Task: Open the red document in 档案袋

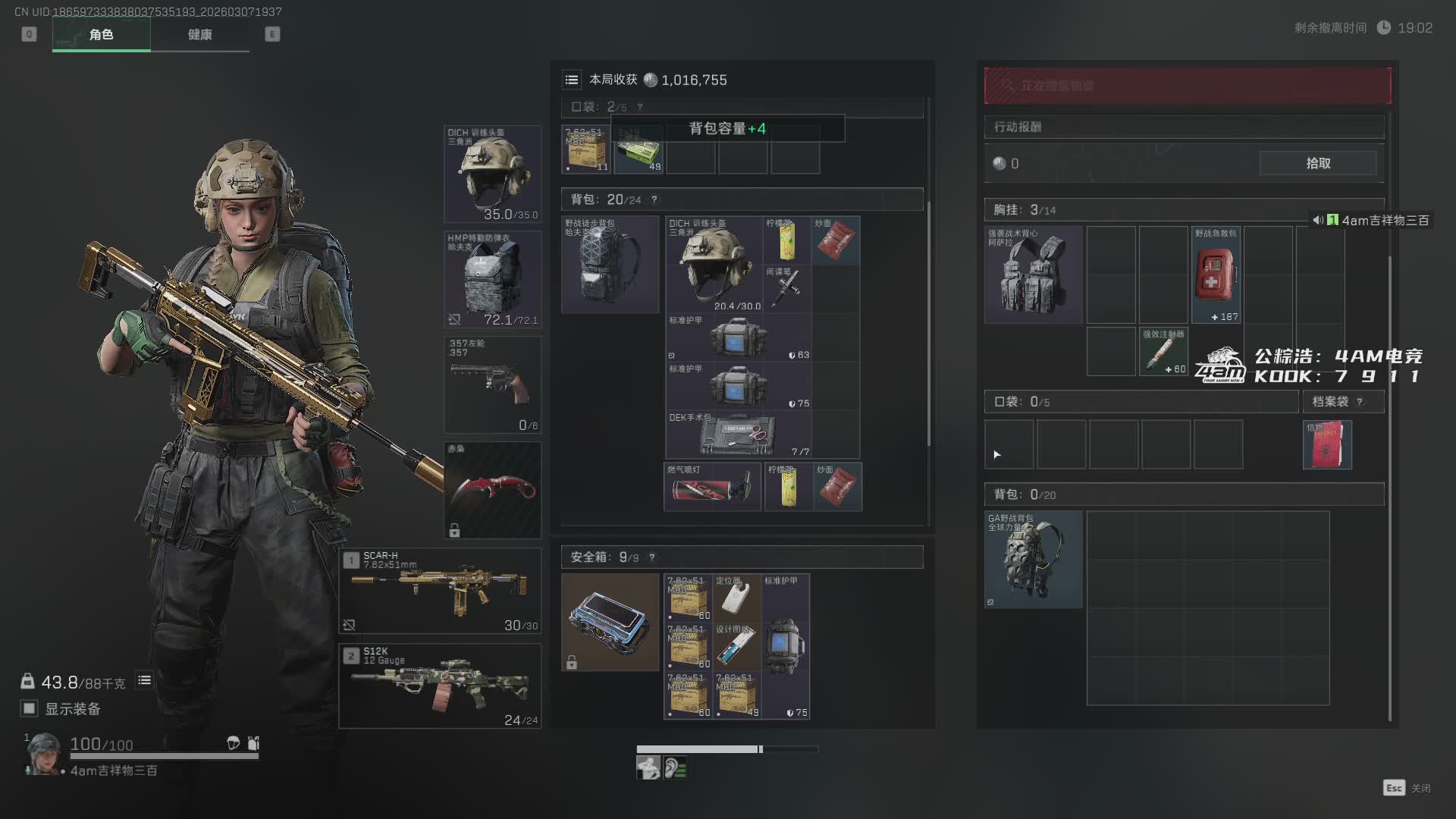Action: click(1327, 444)
